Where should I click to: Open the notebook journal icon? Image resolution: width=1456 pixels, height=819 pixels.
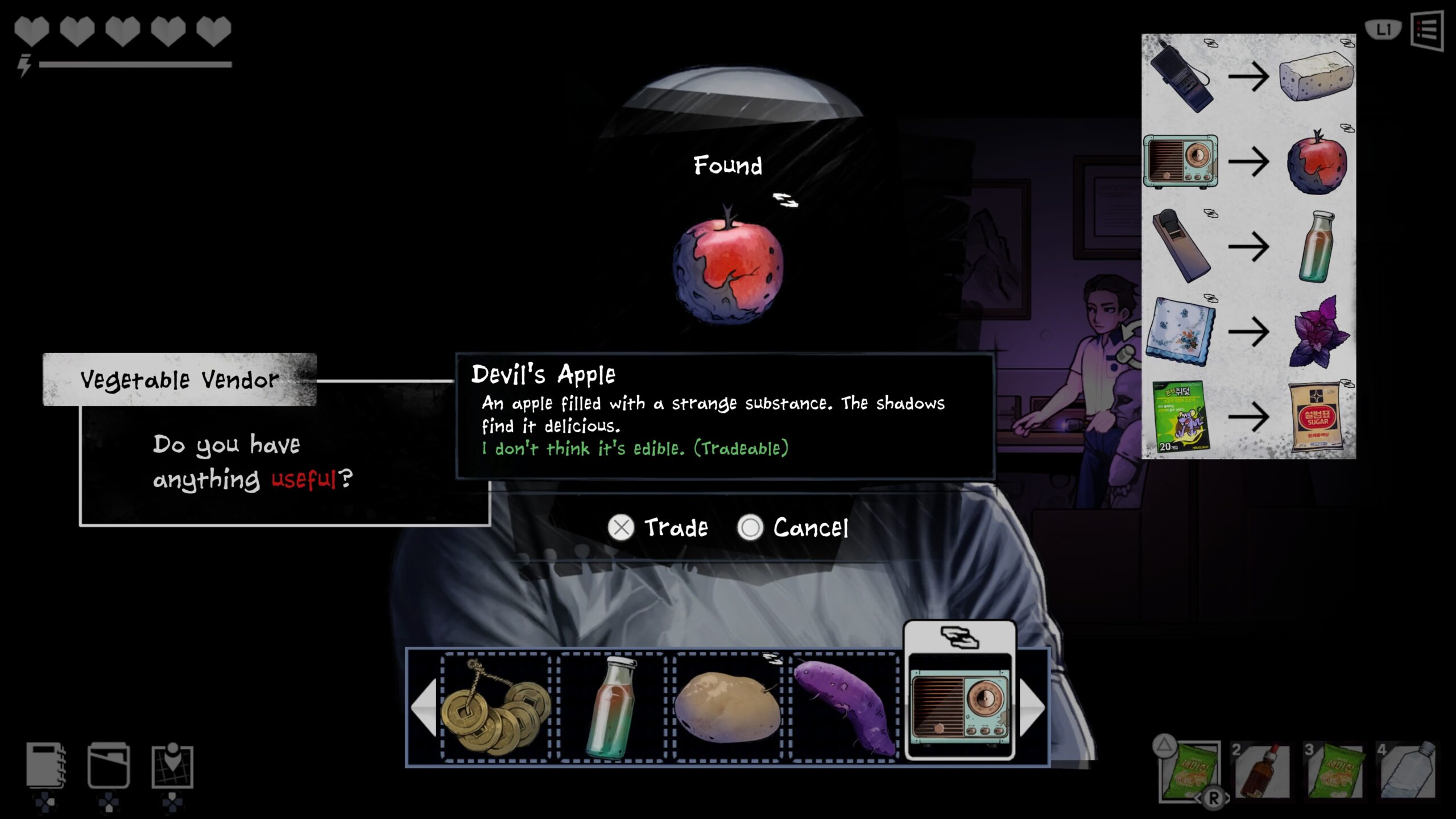click(45, 766)
